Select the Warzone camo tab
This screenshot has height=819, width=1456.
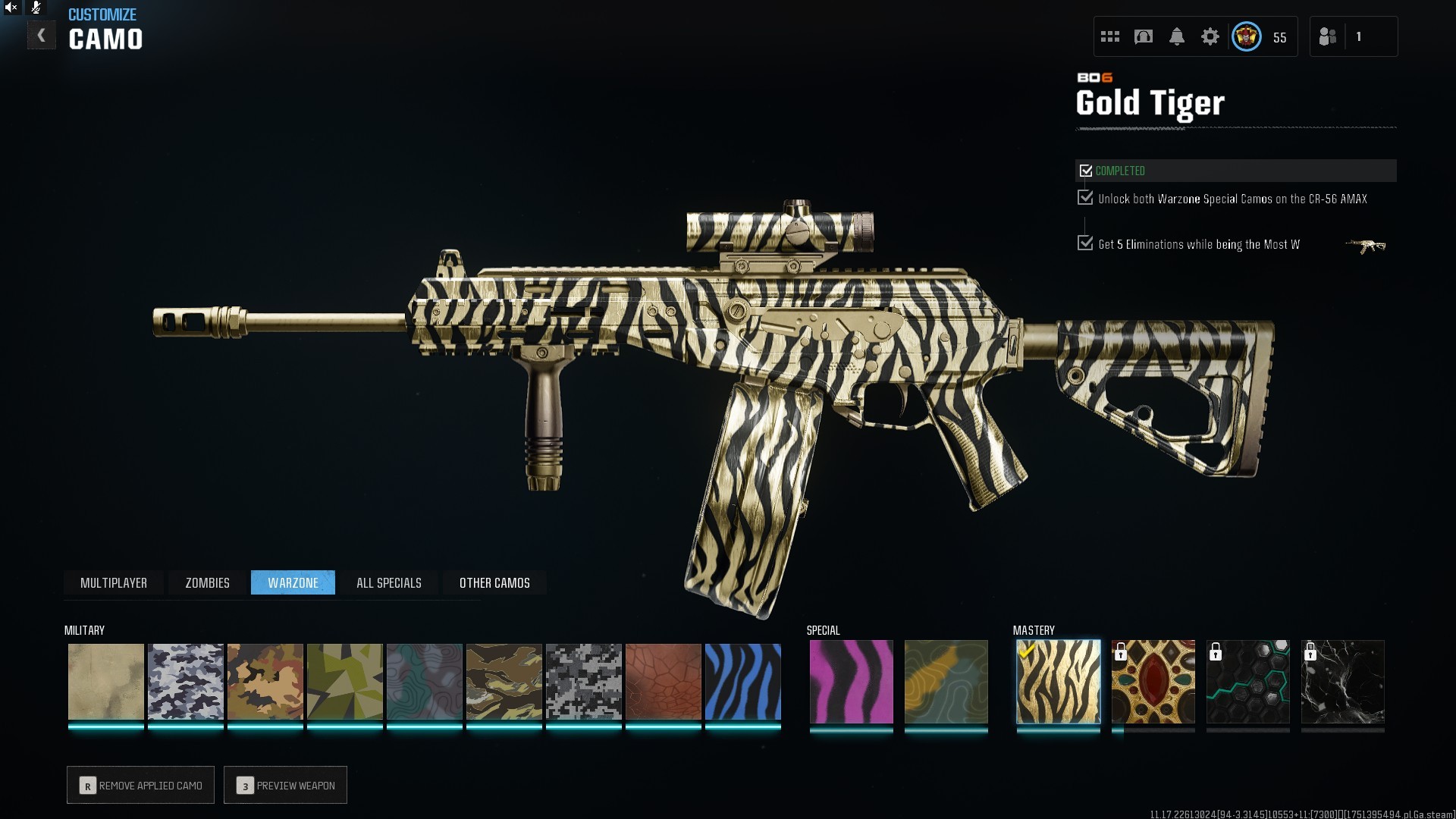(293, 582)
